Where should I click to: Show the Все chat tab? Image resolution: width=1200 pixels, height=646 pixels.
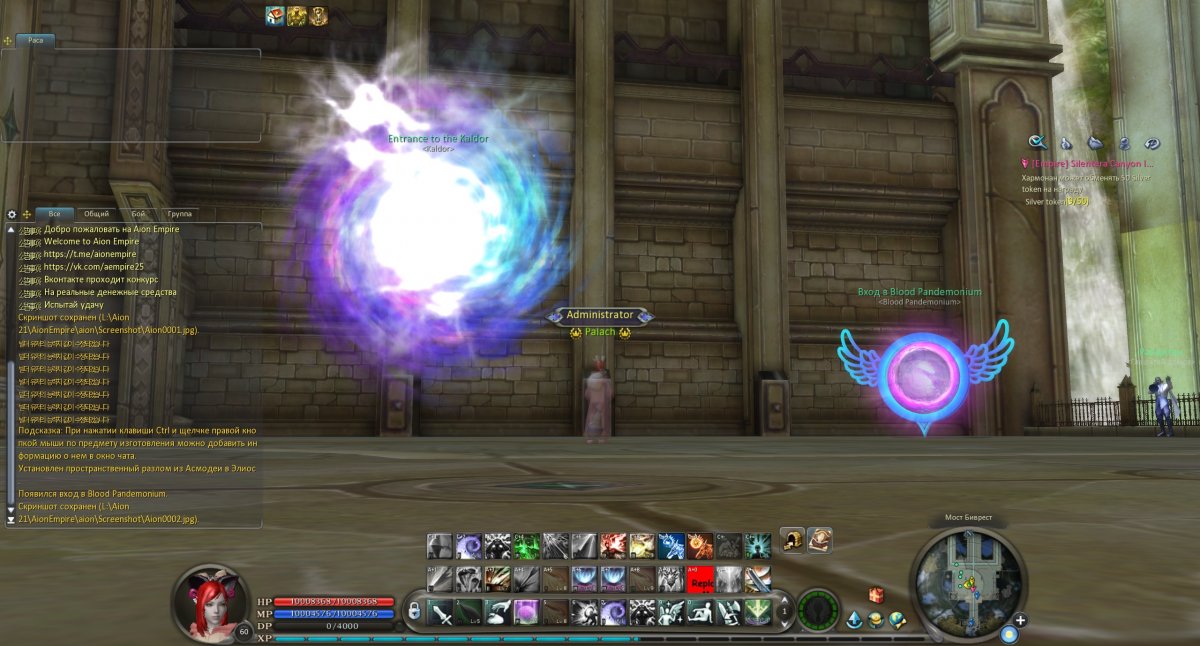[x=54, y=214]
